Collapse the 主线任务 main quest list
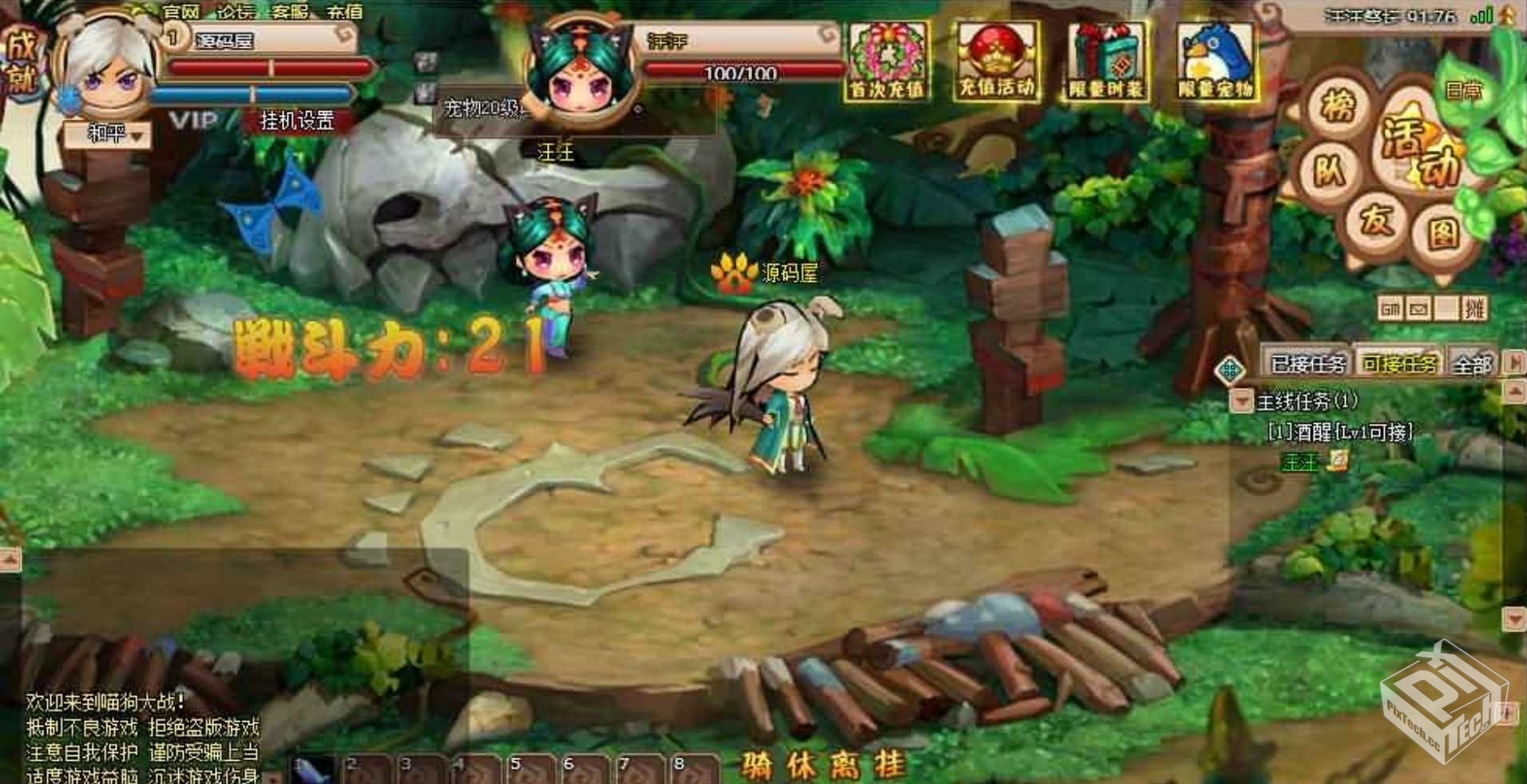The height and width of the screenshot is (784, 1527). pos(1240,400)
